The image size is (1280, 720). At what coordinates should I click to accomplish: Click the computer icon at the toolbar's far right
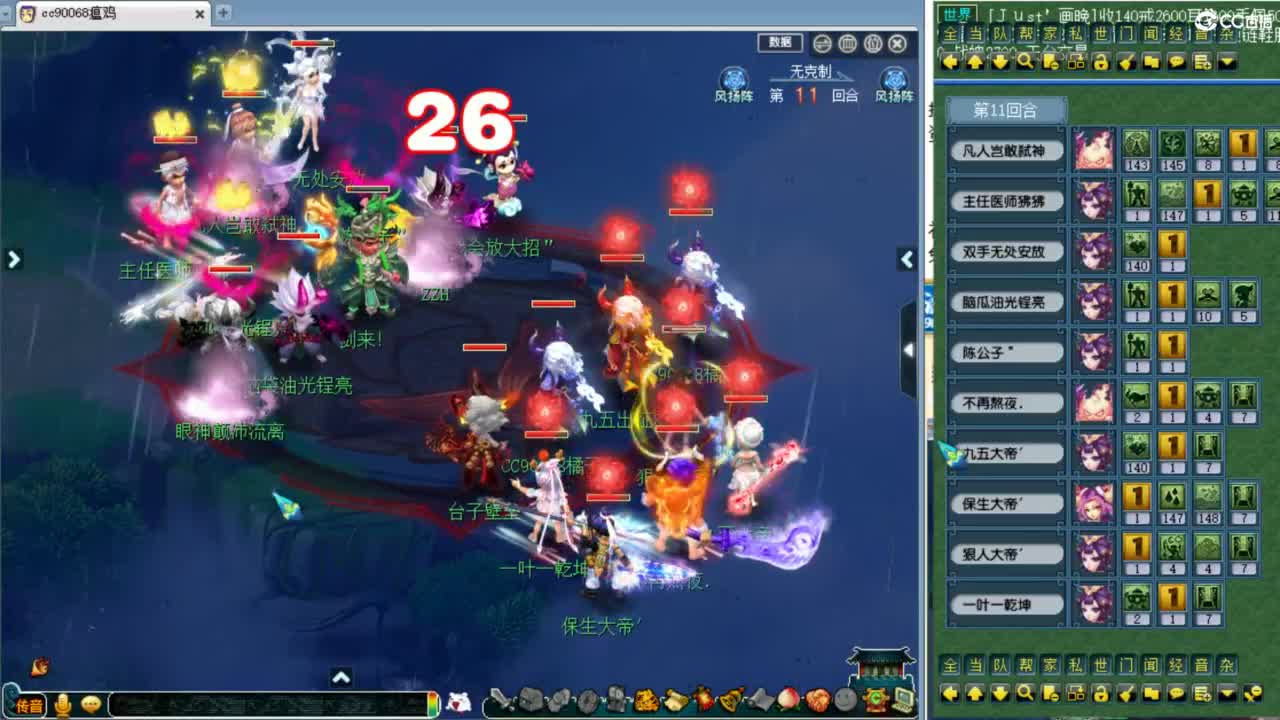click(903, 701)
